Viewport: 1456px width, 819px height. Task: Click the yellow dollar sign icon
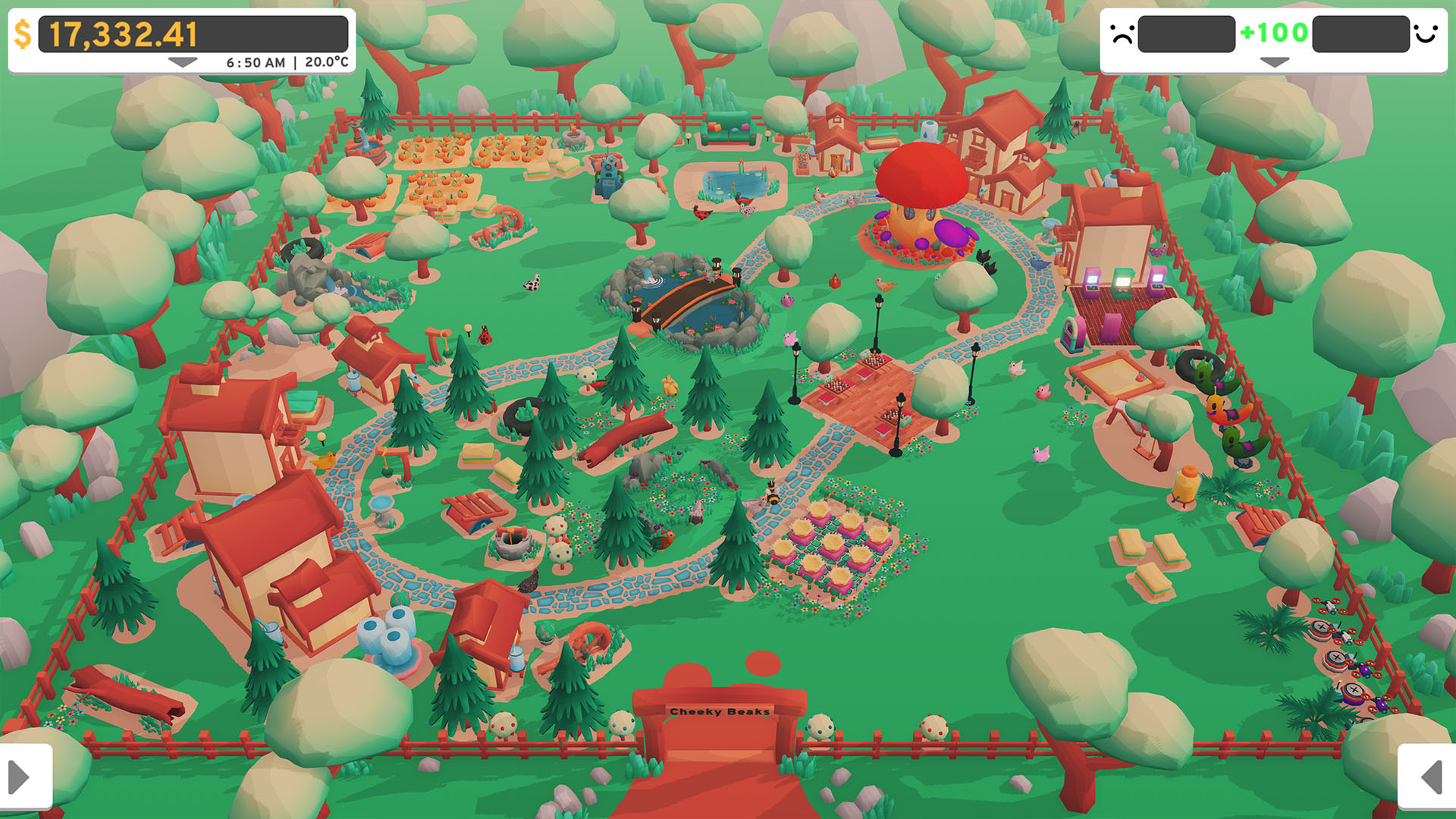point(24,33)
